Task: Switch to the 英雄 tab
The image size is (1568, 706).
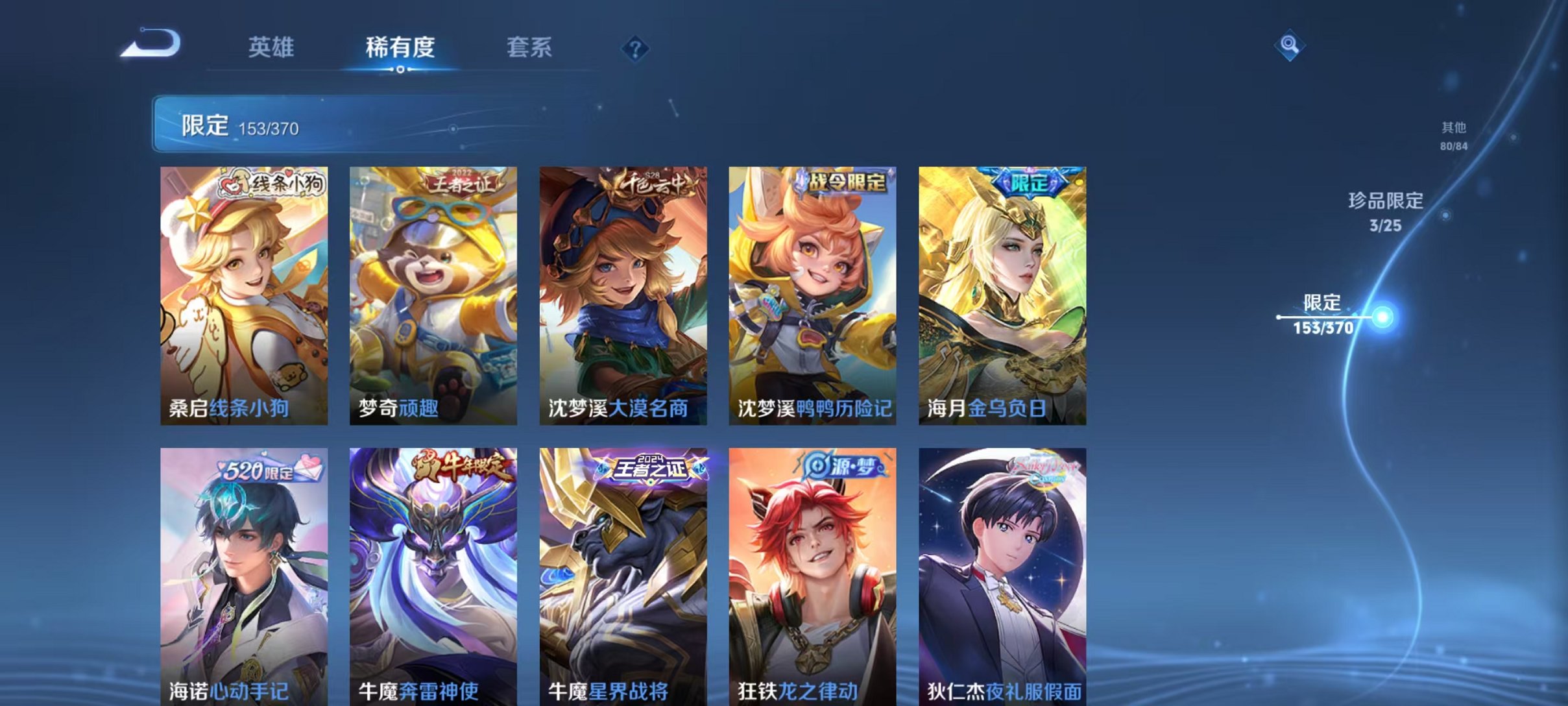Action: tap(272, 47)
